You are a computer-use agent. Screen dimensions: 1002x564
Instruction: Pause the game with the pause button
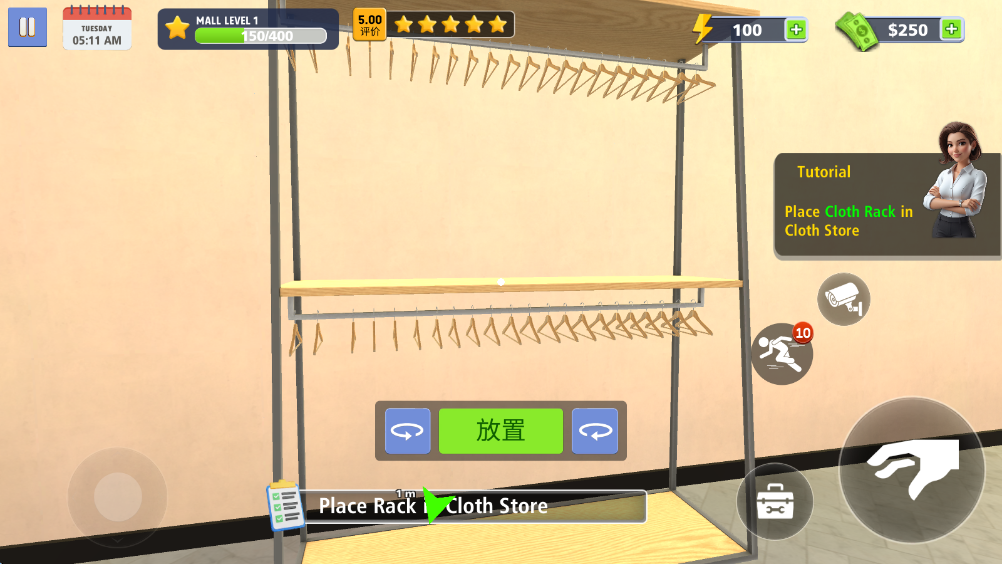[28, 27]
